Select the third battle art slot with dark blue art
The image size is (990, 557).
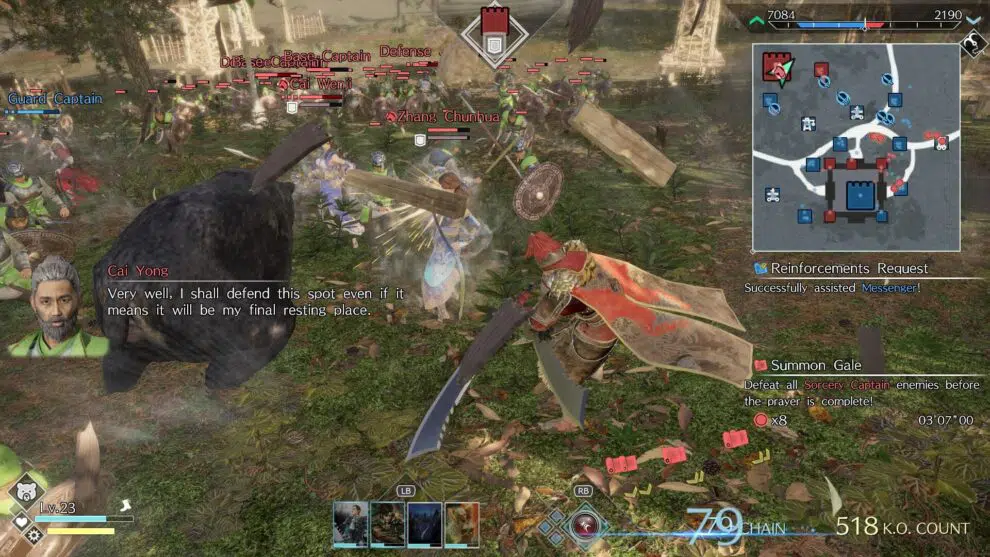pos(424,524)
